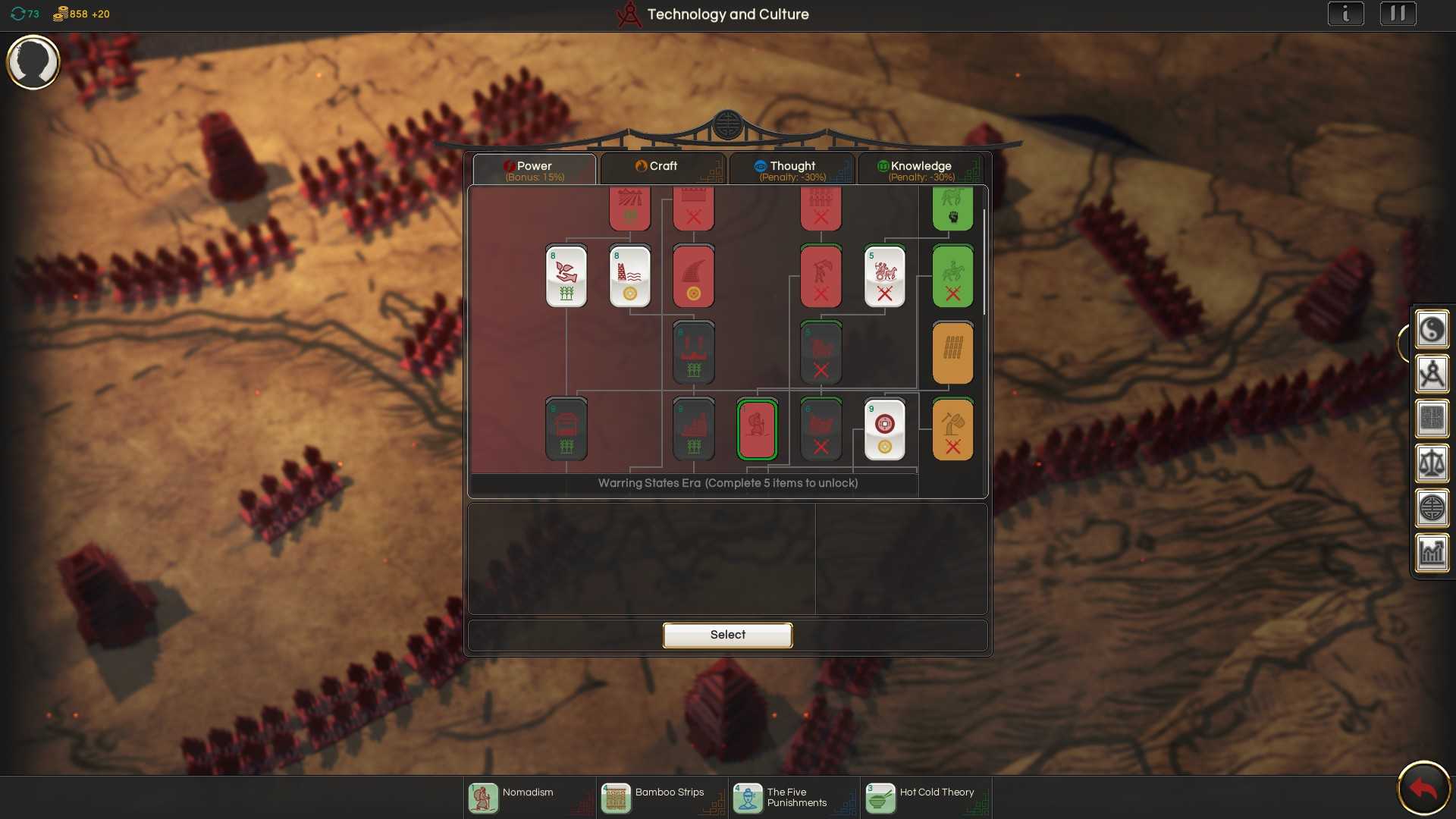Image resolution: width=1456 pixels, height=819 pixels.
Task: Open the statistics chart panel
Action: (1432, 553)
